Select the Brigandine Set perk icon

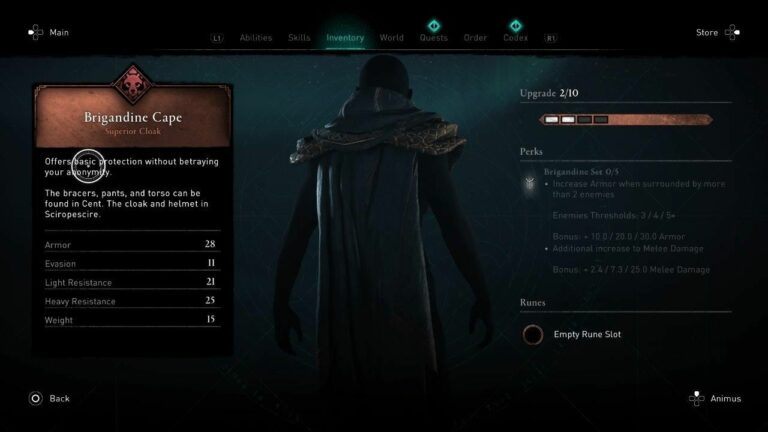(528, 183)
